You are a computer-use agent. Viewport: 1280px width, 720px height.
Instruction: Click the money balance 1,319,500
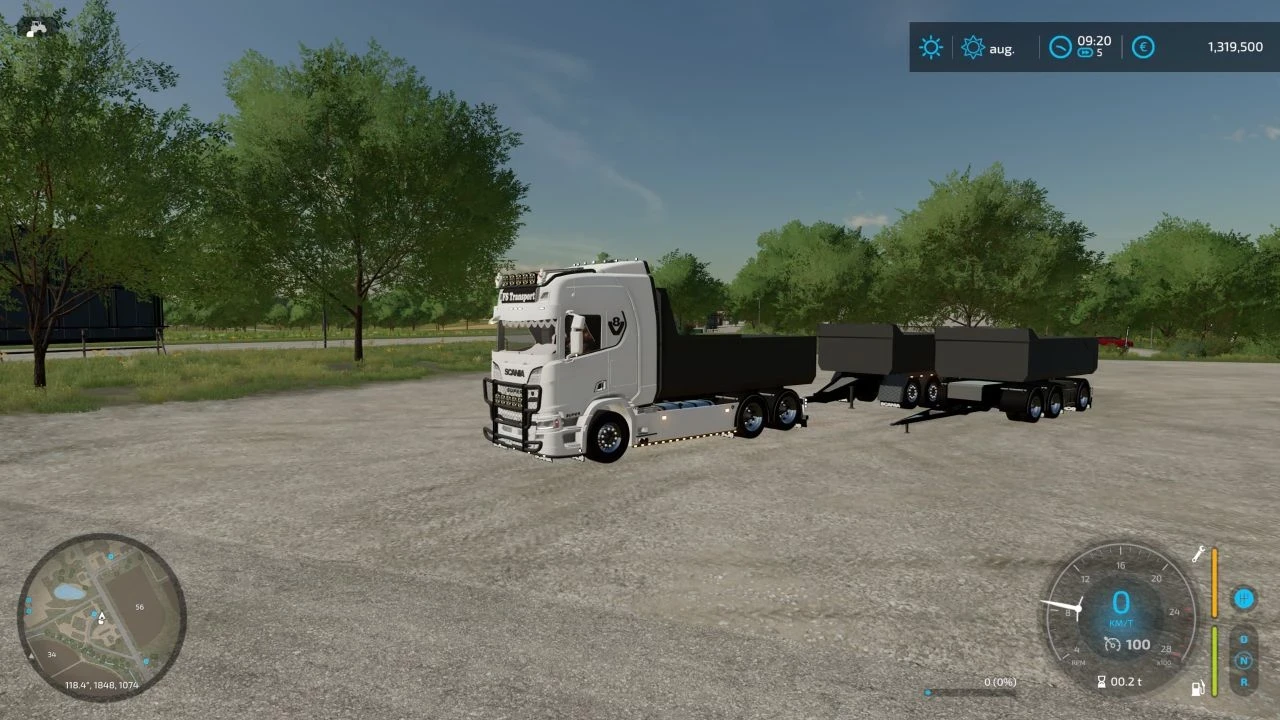point(1235,44)
